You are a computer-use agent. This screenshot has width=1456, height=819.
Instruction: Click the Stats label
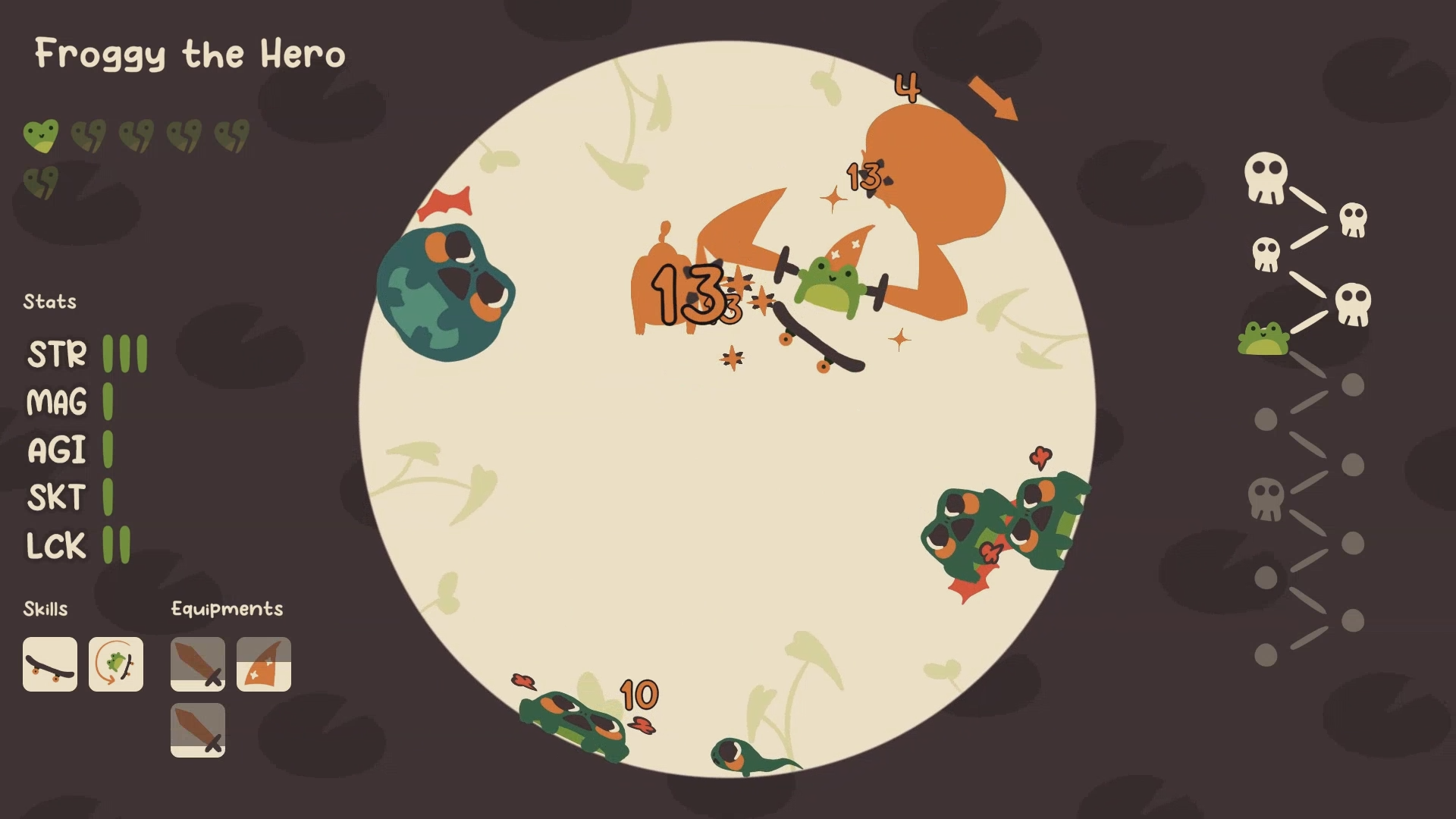[x=49, y=301]
